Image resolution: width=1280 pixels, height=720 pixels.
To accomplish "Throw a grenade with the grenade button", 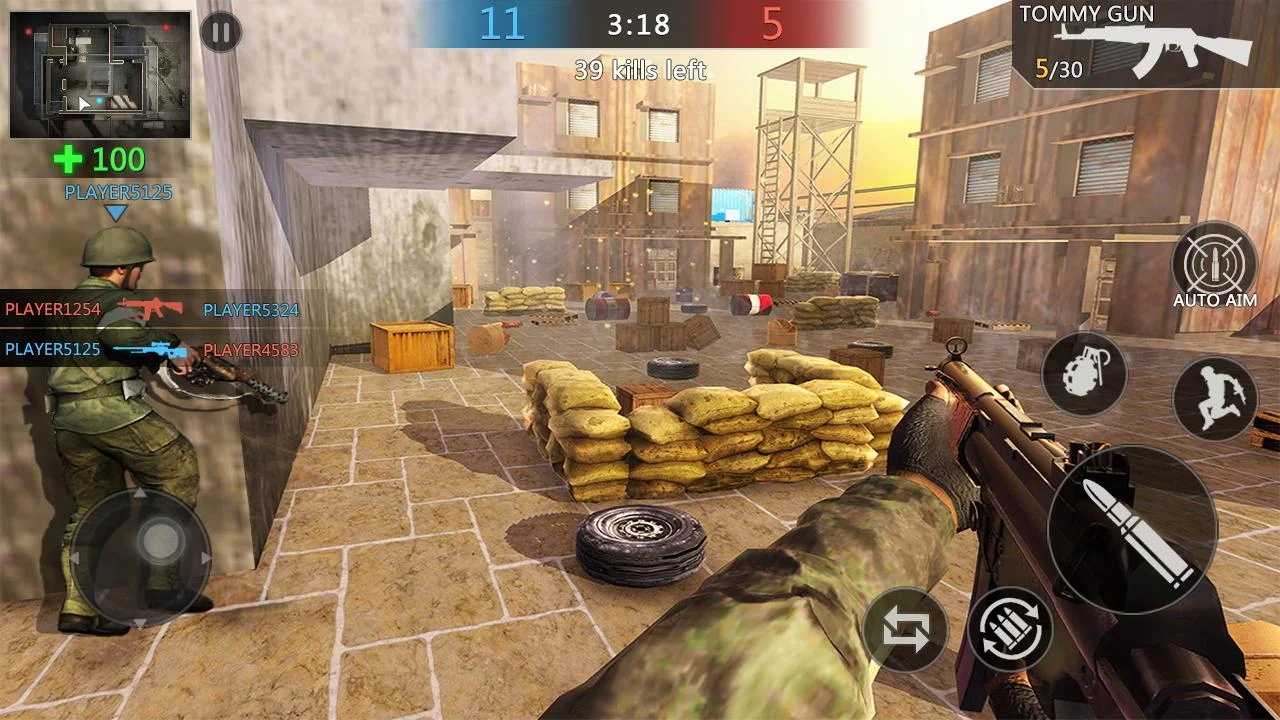I will (x=1084, y=375).
